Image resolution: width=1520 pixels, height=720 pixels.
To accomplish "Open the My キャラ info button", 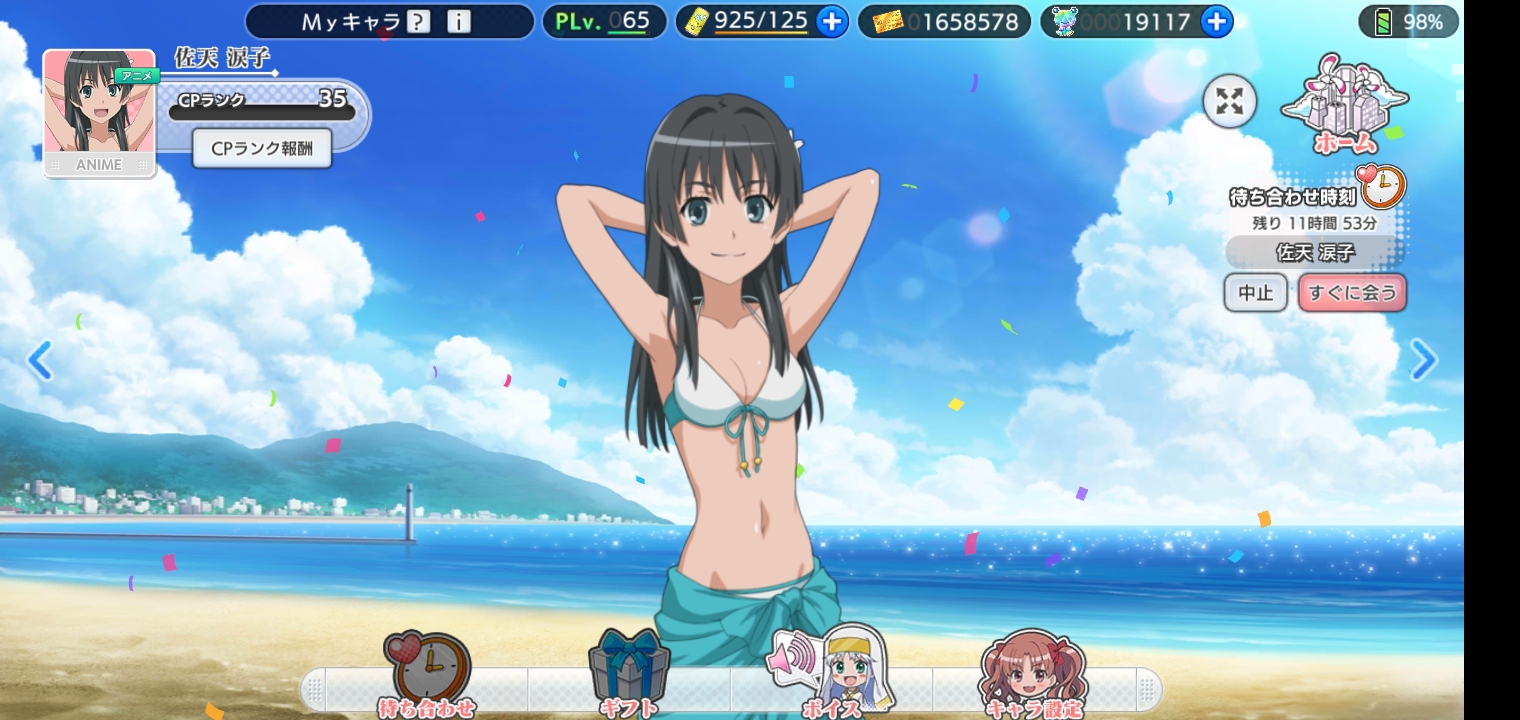I will pos(458,22).
